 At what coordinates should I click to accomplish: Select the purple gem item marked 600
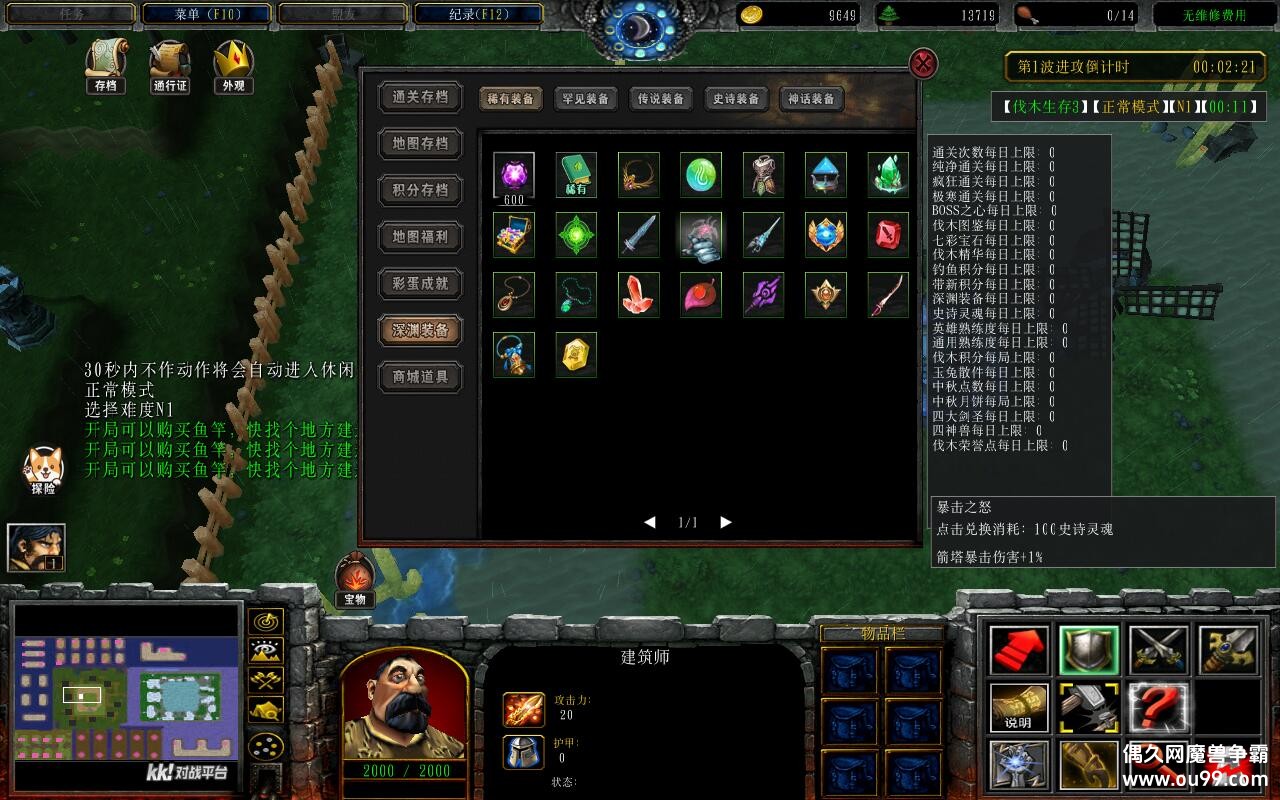[x=514, y=175]
